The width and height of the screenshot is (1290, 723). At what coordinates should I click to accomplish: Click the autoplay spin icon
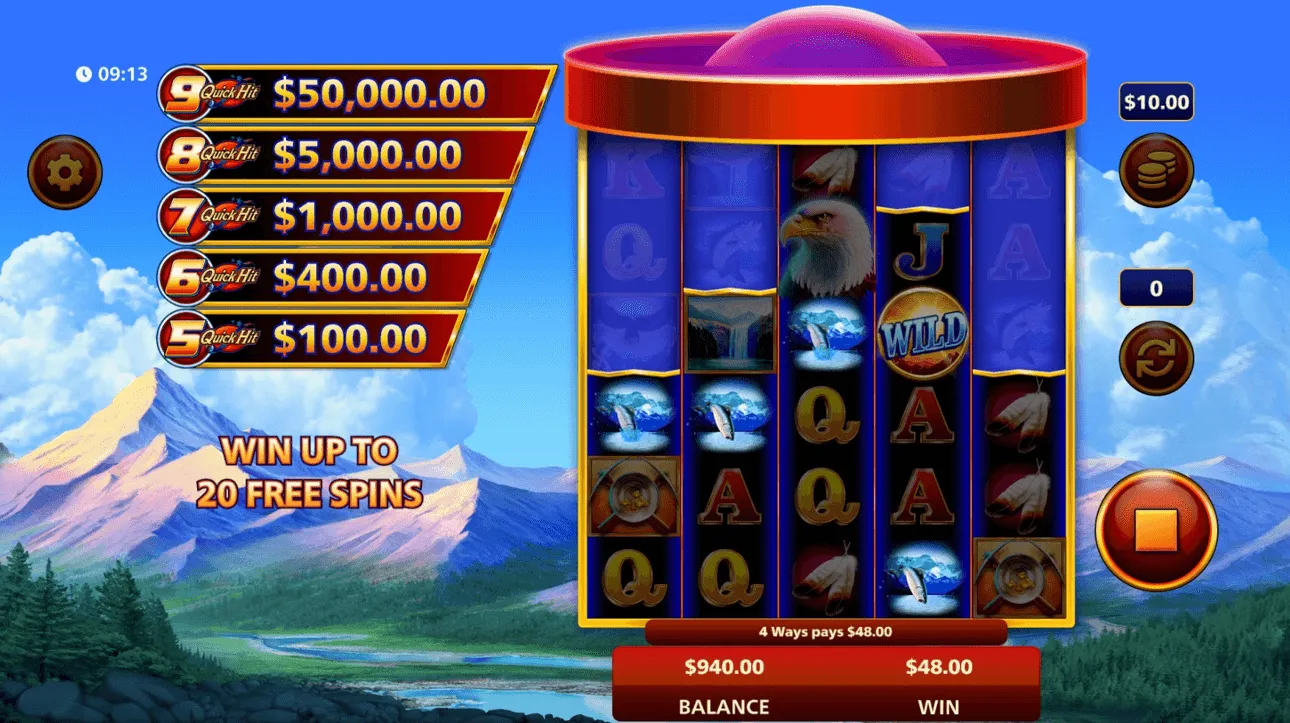1157,358
